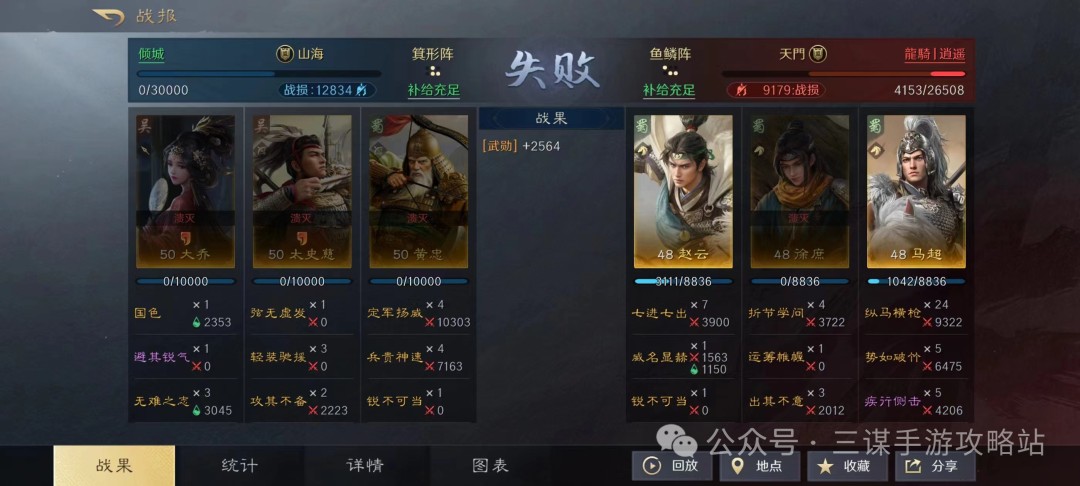Tap the 收藏 favorite button
The width and height of the screenshot is (1080, 486).
point(845,466)
